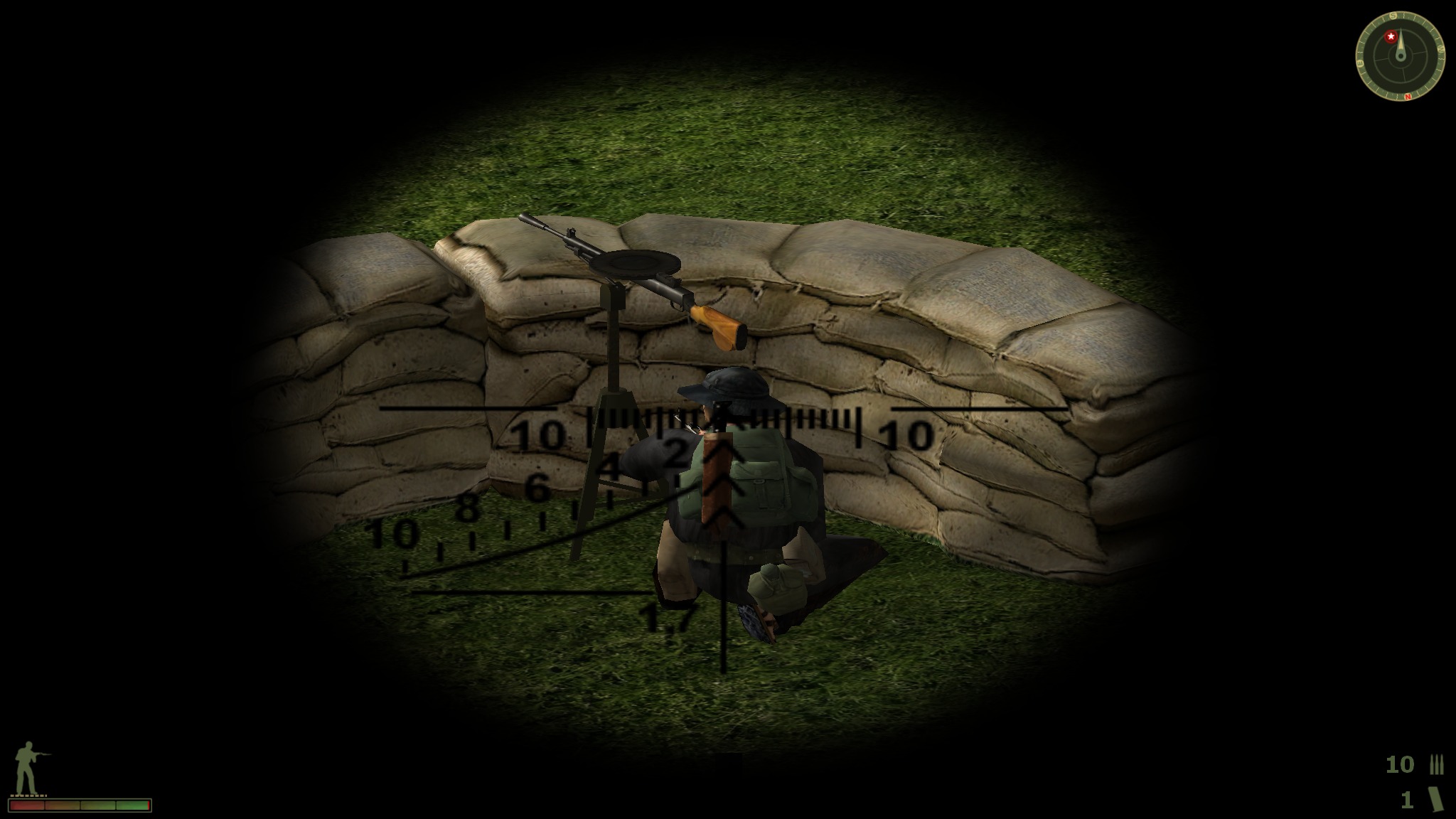1456x819 pixels.
Task: Click the stamina dots above the health bar
Action: tap(28, 796)
